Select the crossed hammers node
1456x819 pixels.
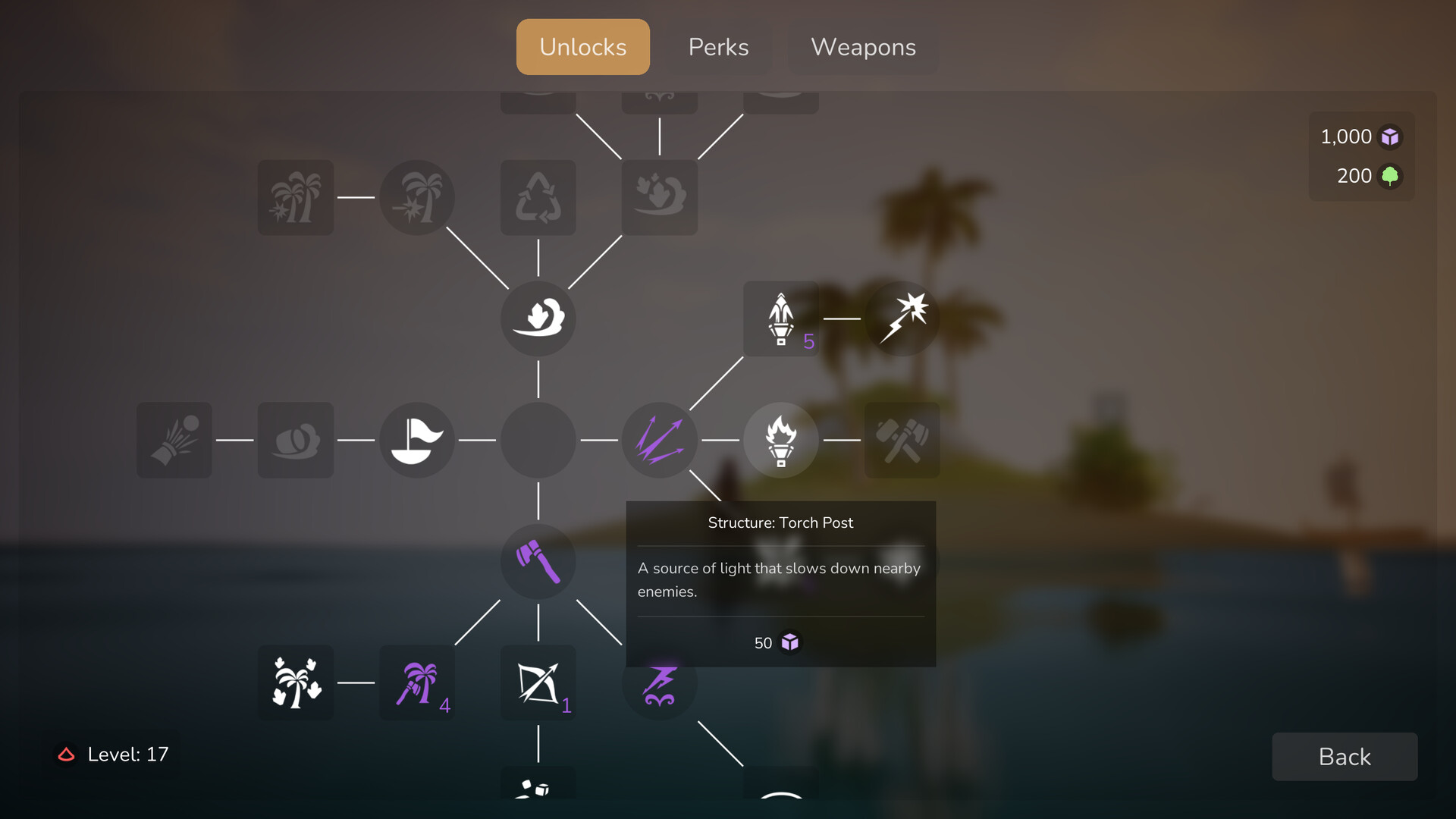coord(902,440)
